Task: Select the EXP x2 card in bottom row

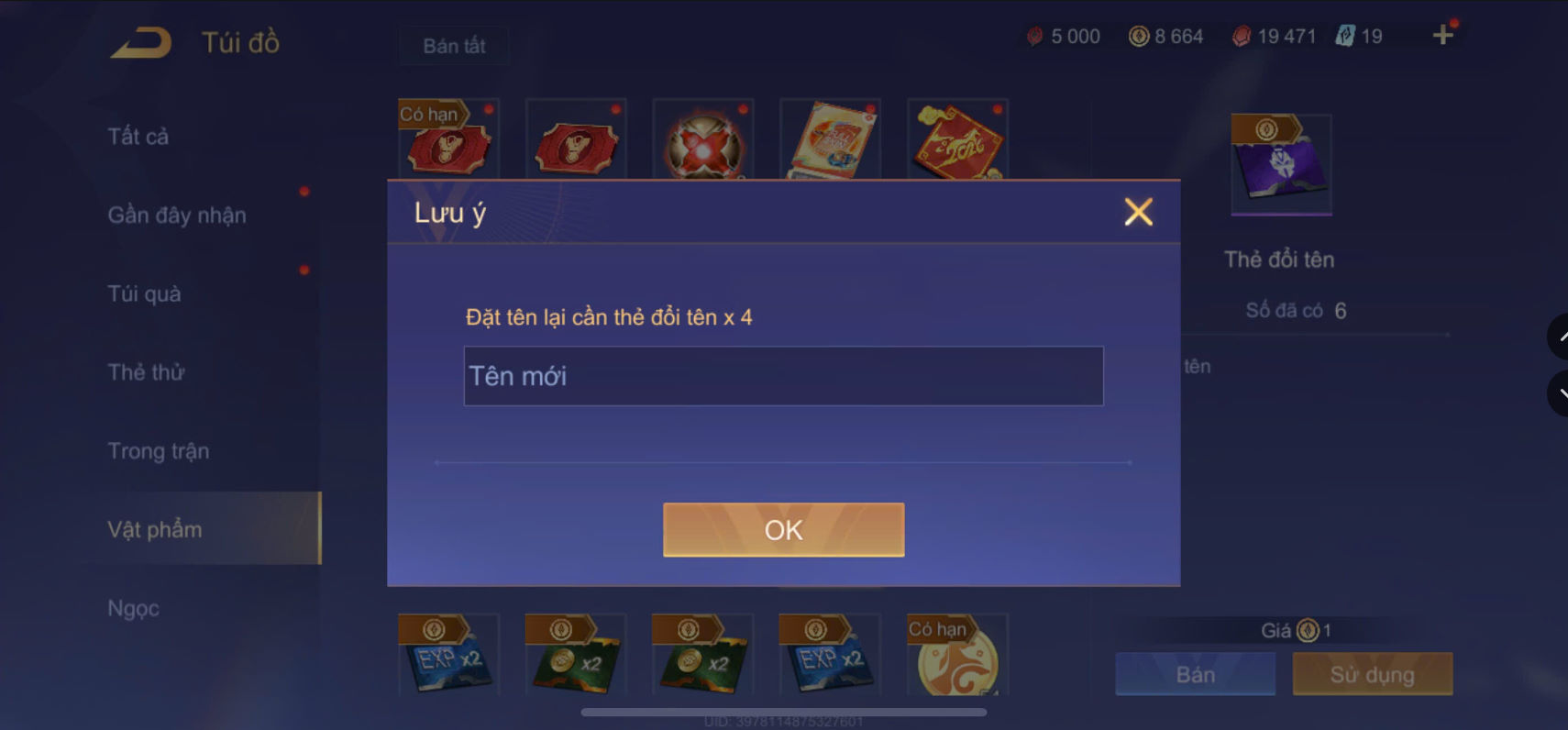Action: [x=449, y=654]
